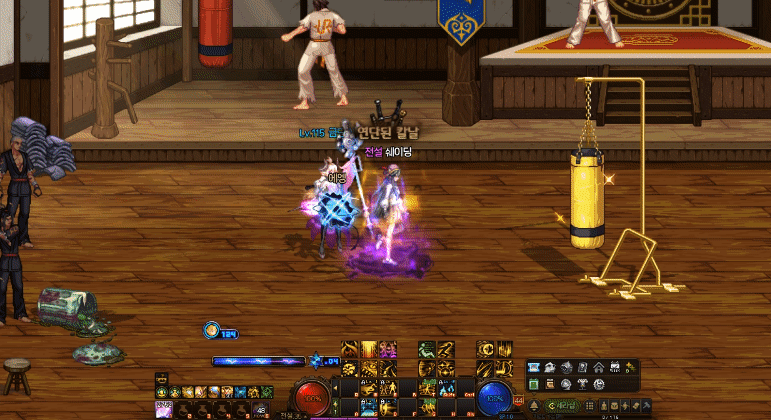Click the lightning bolt icon in bottom toolbar
Image resolution: width=771 pixels, height=420 pixels.
625,405
